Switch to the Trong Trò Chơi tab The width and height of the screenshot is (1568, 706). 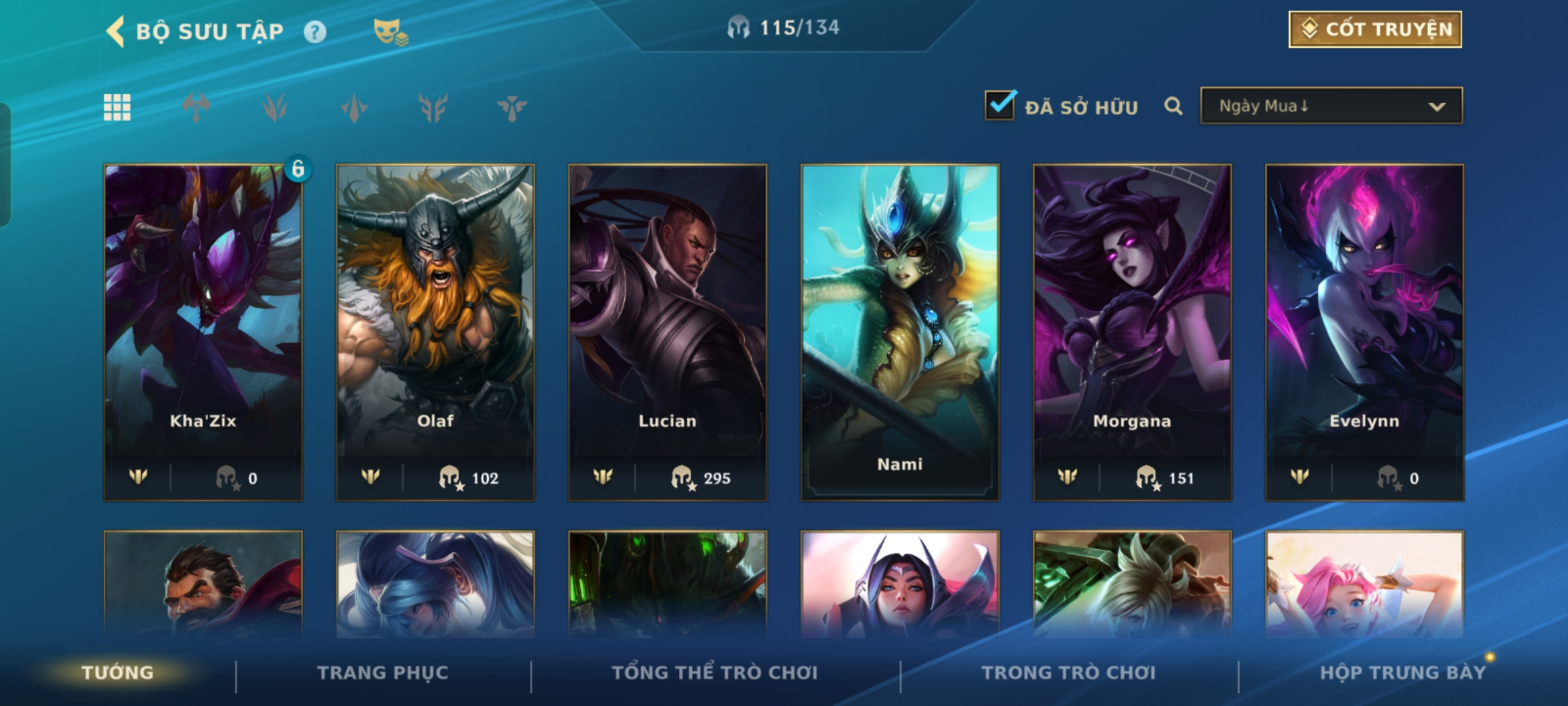coord(1069,673)
